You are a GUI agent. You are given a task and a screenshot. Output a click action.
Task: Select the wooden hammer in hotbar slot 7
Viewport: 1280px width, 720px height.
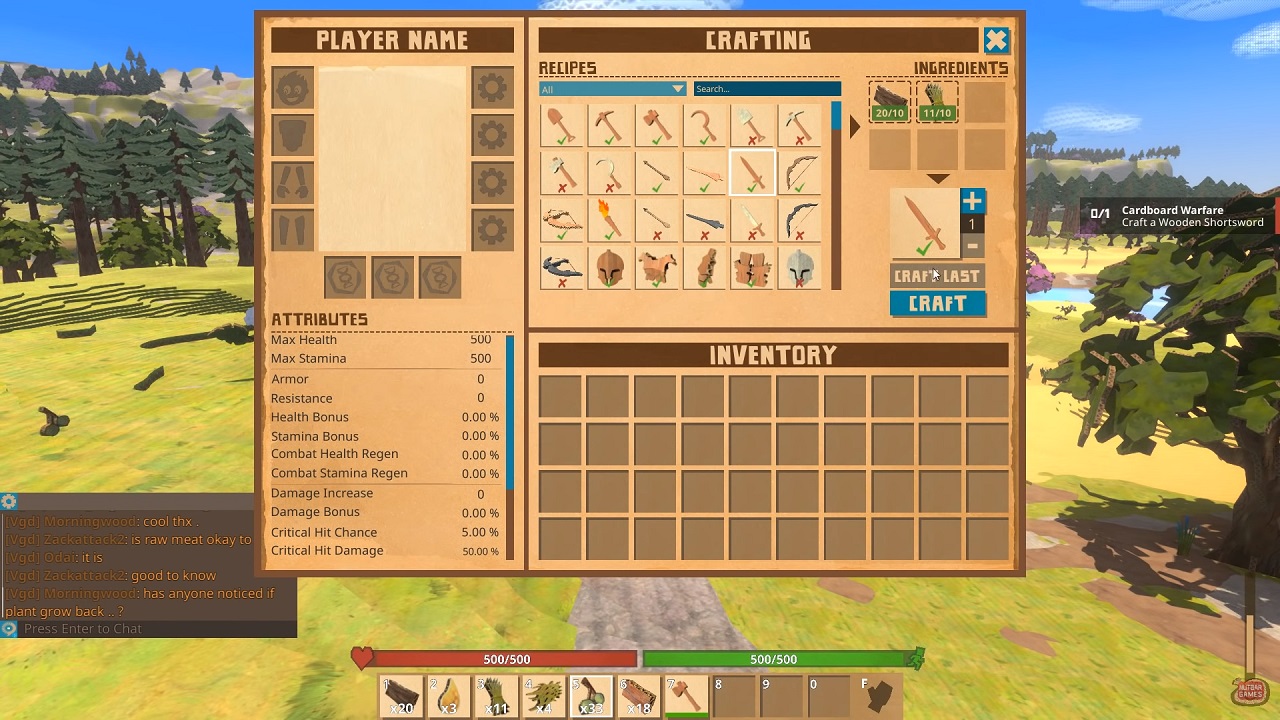pyautogui.click(x=686, y=695)
